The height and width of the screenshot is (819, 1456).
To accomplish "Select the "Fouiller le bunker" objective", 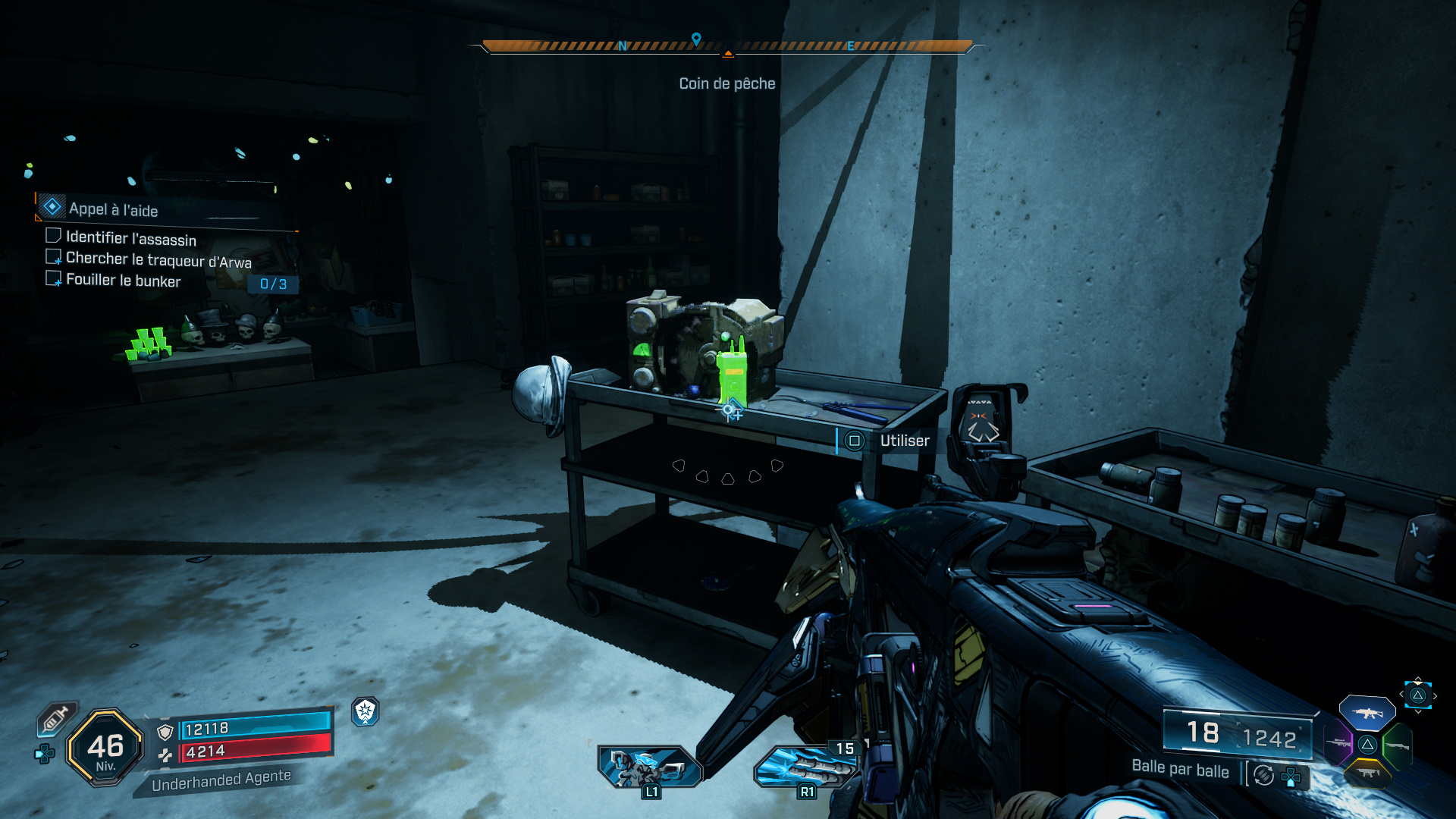I will pyautogui.click(x=123, y=280).
